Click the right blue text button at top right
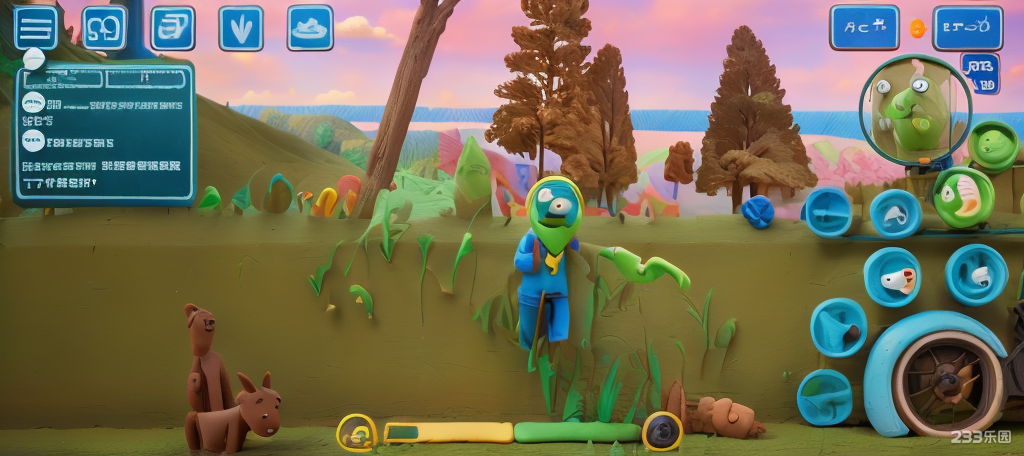 click(x=967, y=28)
